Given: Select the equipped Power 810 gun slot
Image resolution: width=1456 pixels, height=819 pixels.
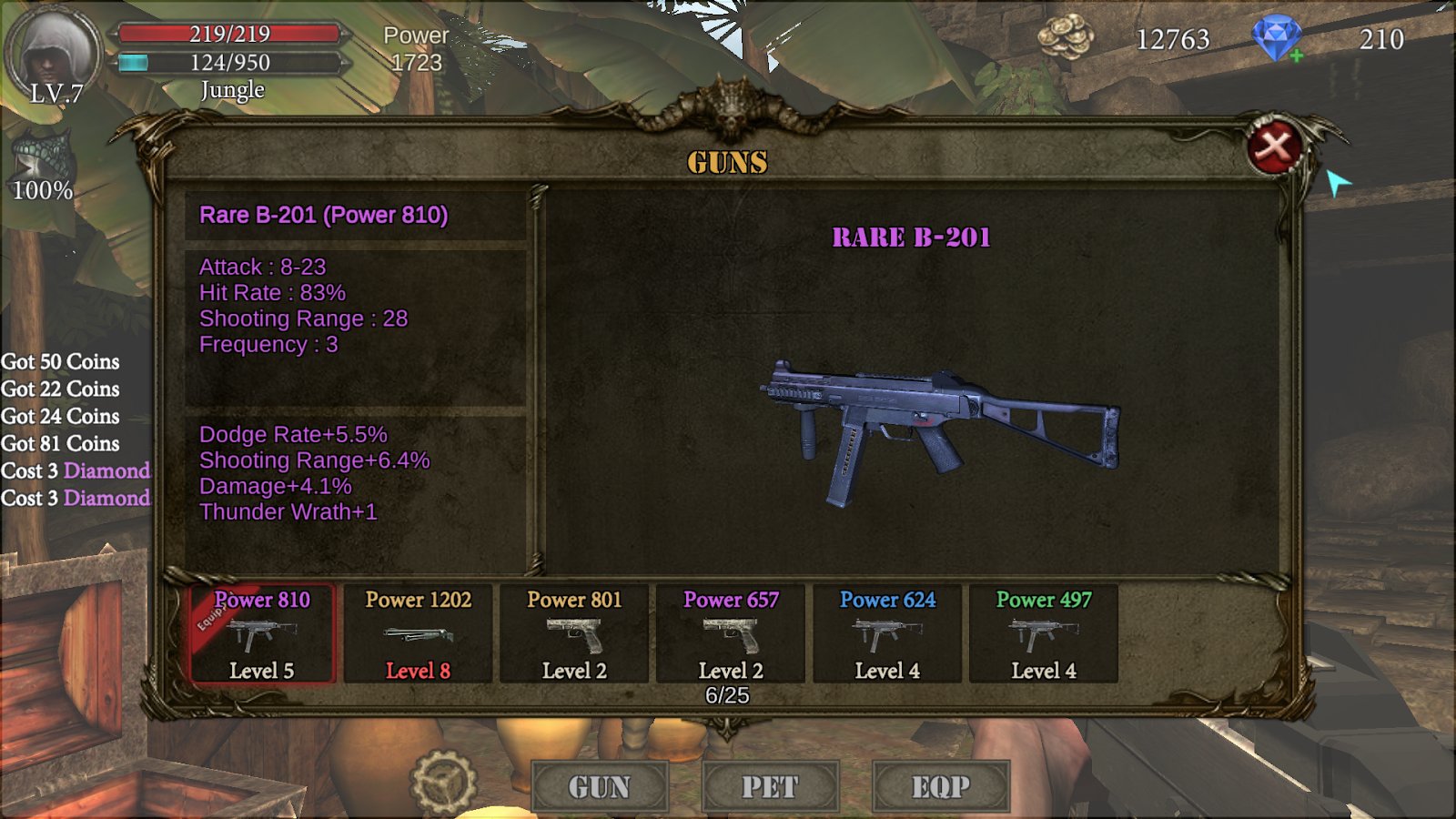Looking at the screenshot, I should click(x=263, y=634).
